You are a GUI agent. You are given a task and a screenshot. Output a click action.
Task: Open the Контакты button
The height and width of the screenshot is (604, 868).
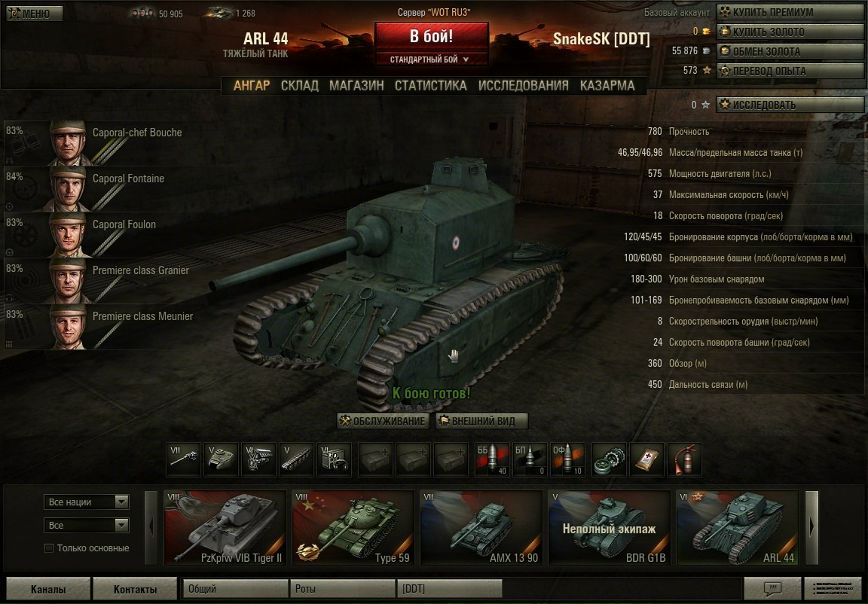coord(134,589)
